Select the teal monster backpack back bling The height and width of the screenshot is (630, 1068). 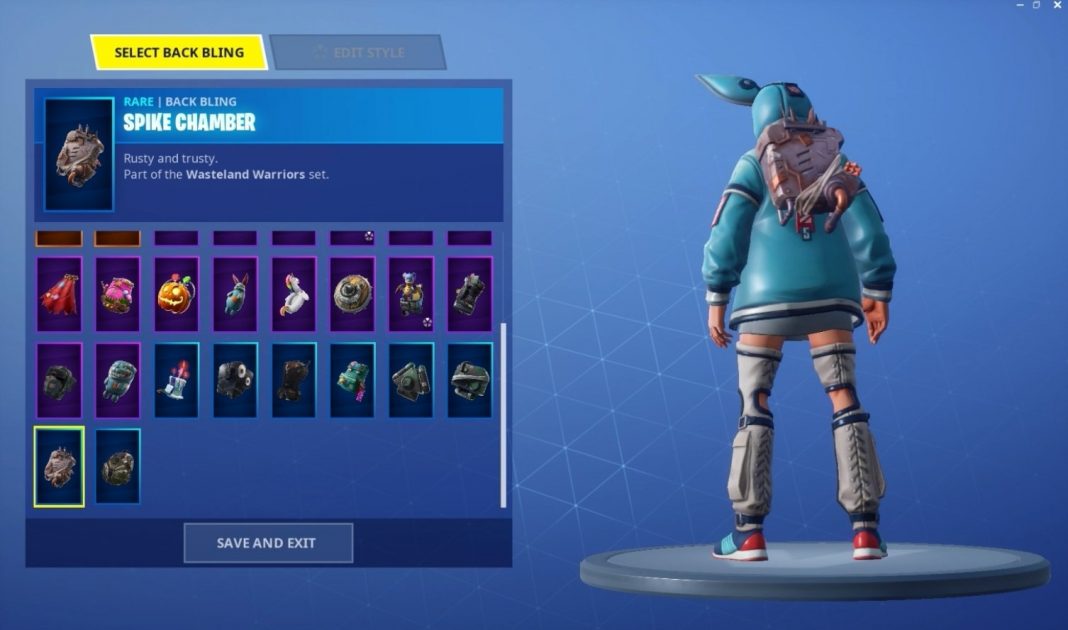point(118,380)
